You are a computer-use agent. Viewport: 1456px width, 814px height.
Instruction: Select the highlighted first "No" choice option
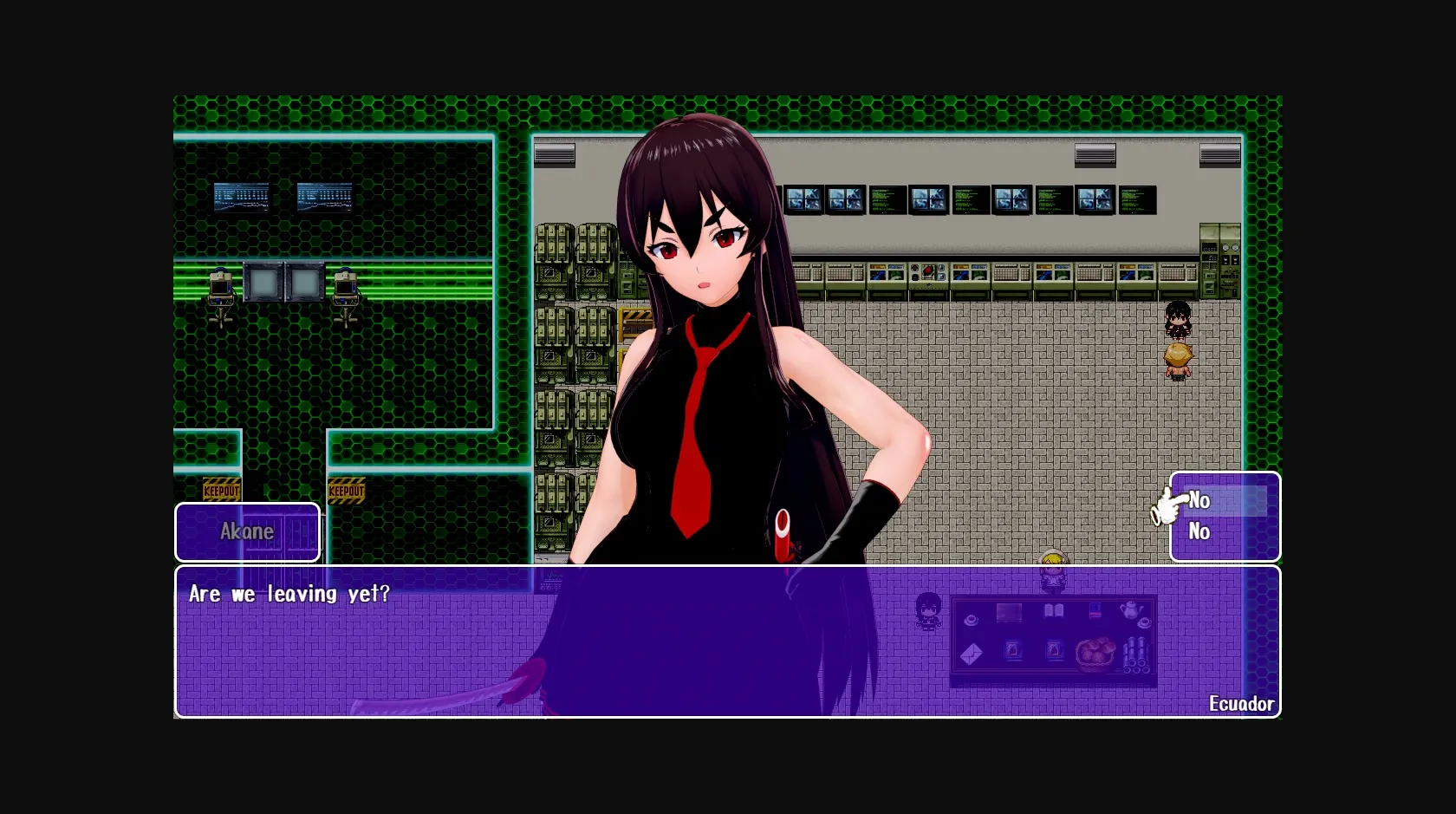[x=1199, y=500]
